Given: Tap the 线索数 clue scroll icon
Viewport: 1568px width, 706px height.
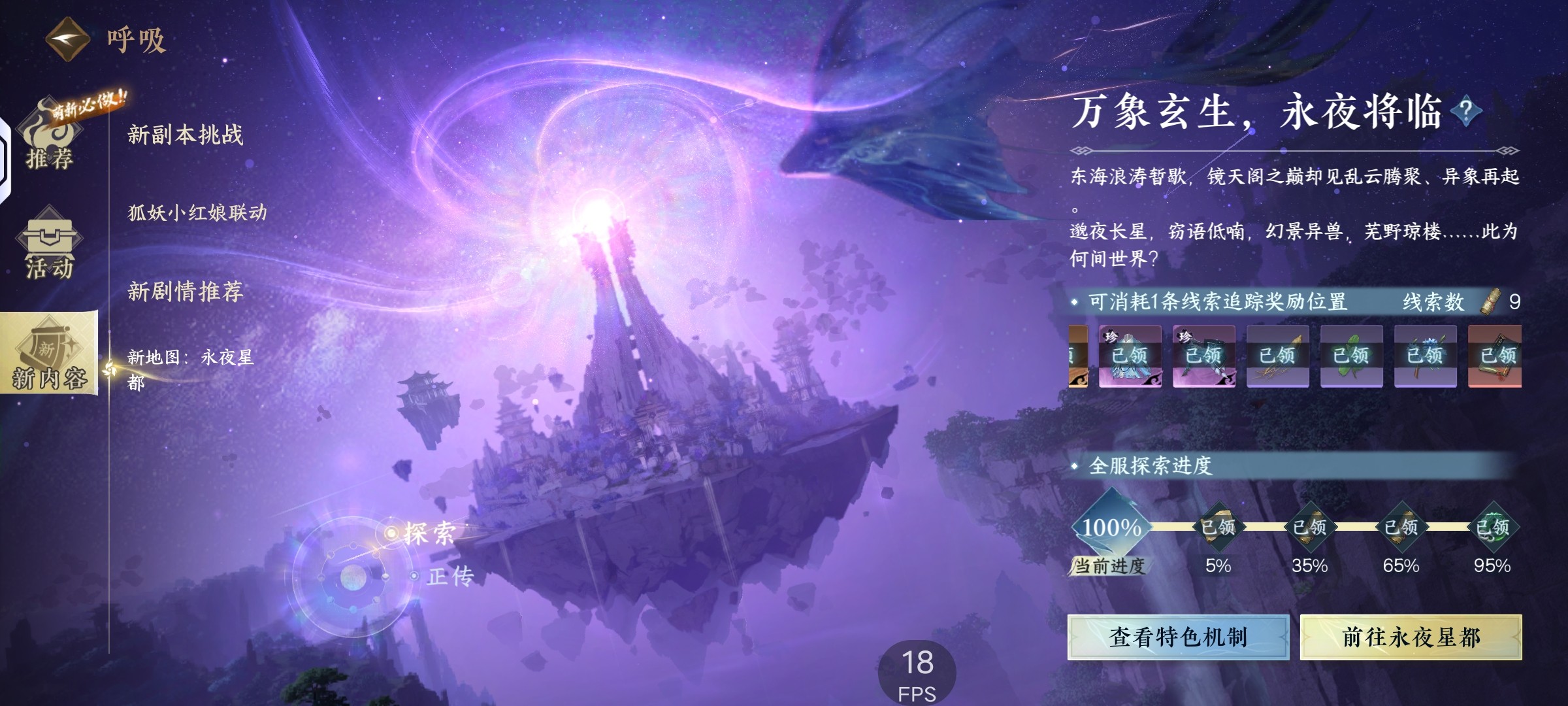Looking at the screenshot, I should (x=1490, y=302).
